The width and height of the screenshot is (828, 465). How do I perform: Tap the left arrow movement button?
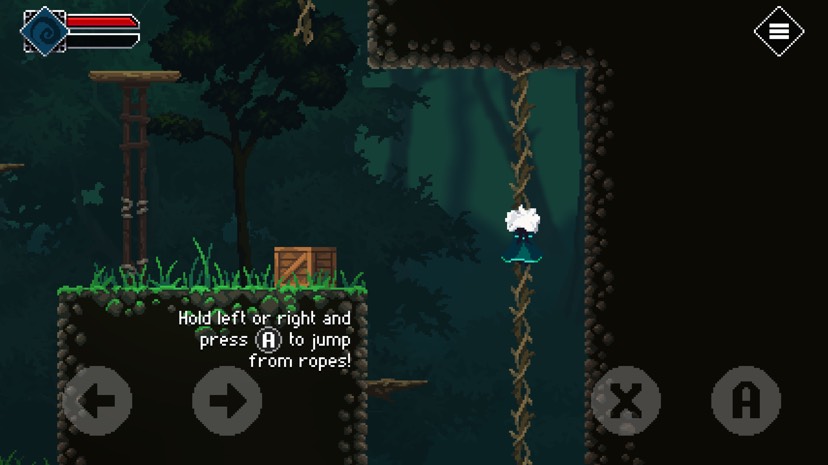pyautogui.click(x=97, y=401)
